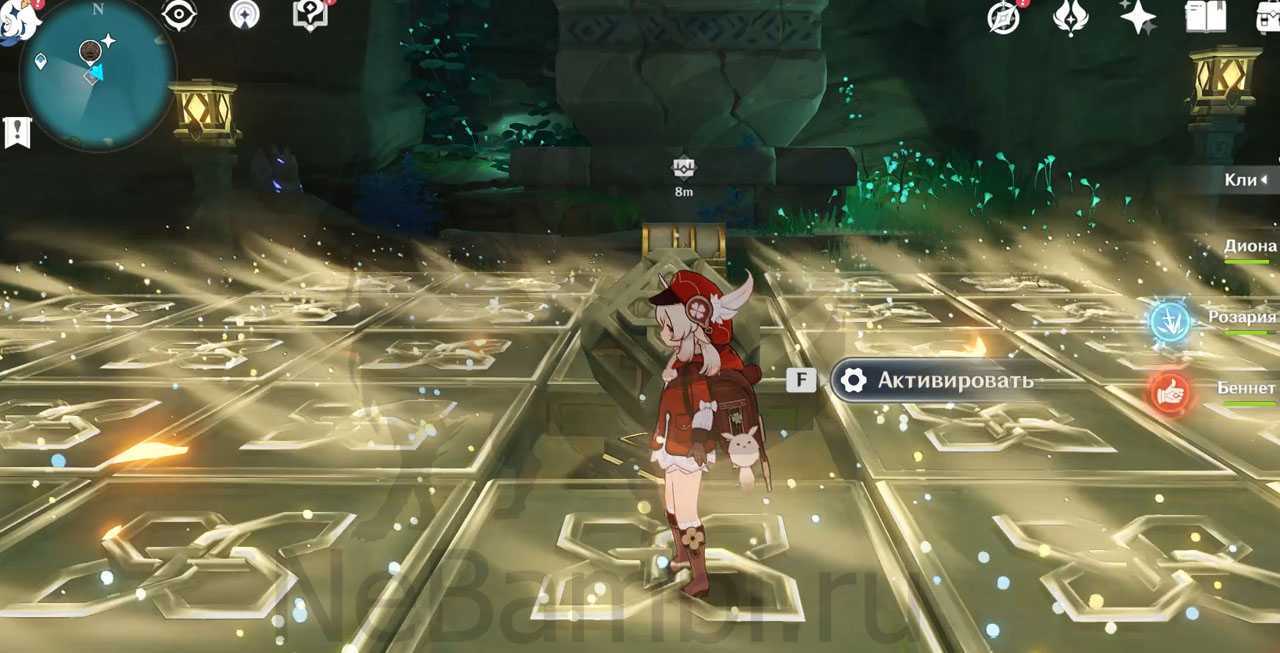1280x653 pixels.
Task: Switch to party member Розария
Action: [x=1242, y=317]
